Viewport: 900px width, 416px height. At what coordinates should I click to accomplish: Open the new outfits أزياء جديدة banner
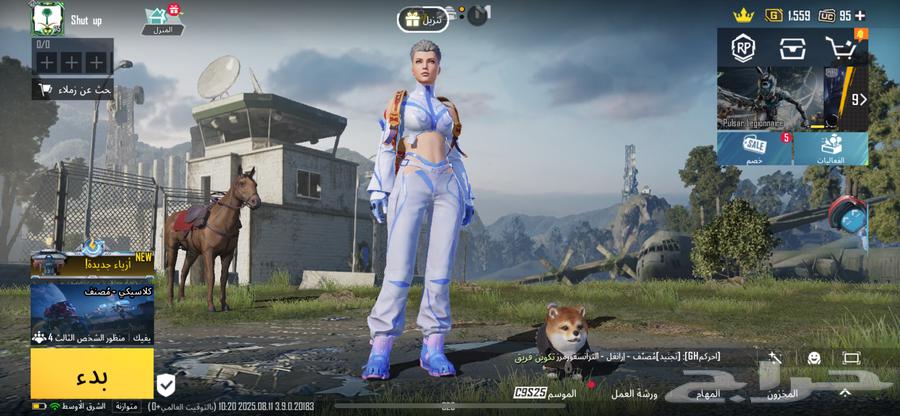point(92,263)
